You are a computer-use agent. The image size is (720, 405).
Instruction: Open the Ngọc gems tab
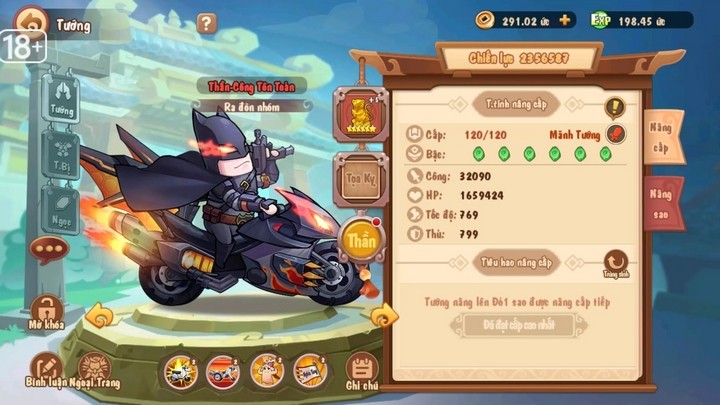tap(60, 209)
